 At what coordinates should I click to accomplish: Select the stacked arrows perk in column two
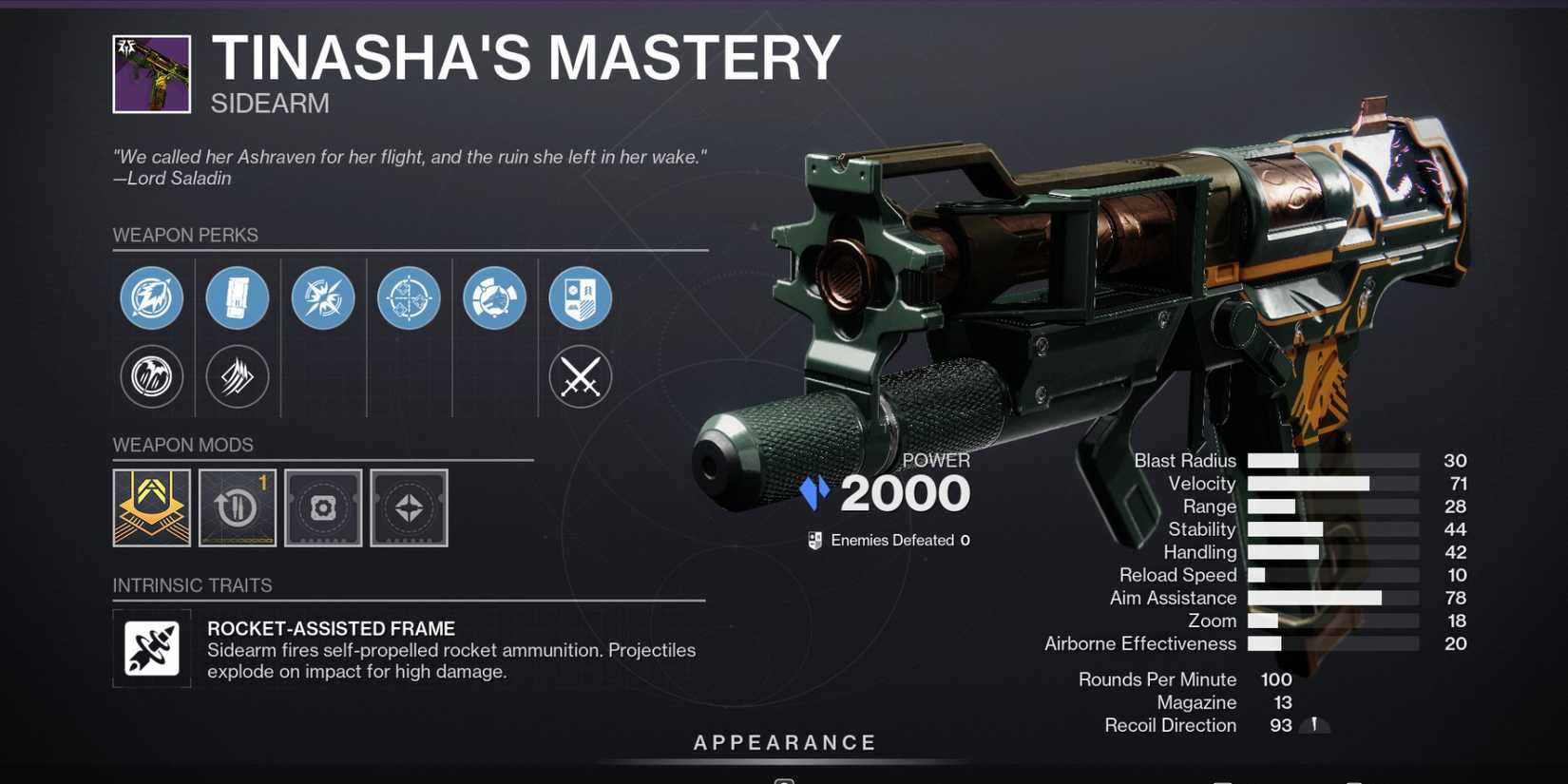(x=238, y=376)
